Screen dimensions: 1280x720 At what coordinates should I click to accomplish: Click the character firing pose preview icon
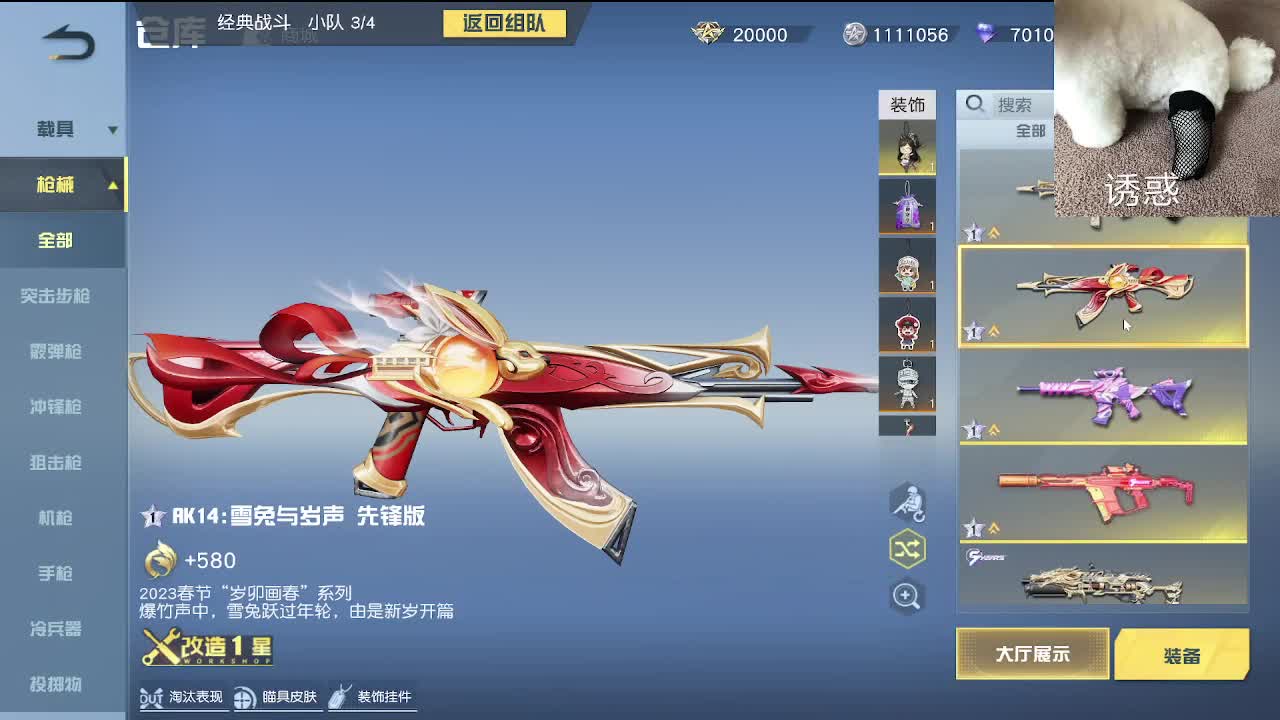click(x=906, y=503)
